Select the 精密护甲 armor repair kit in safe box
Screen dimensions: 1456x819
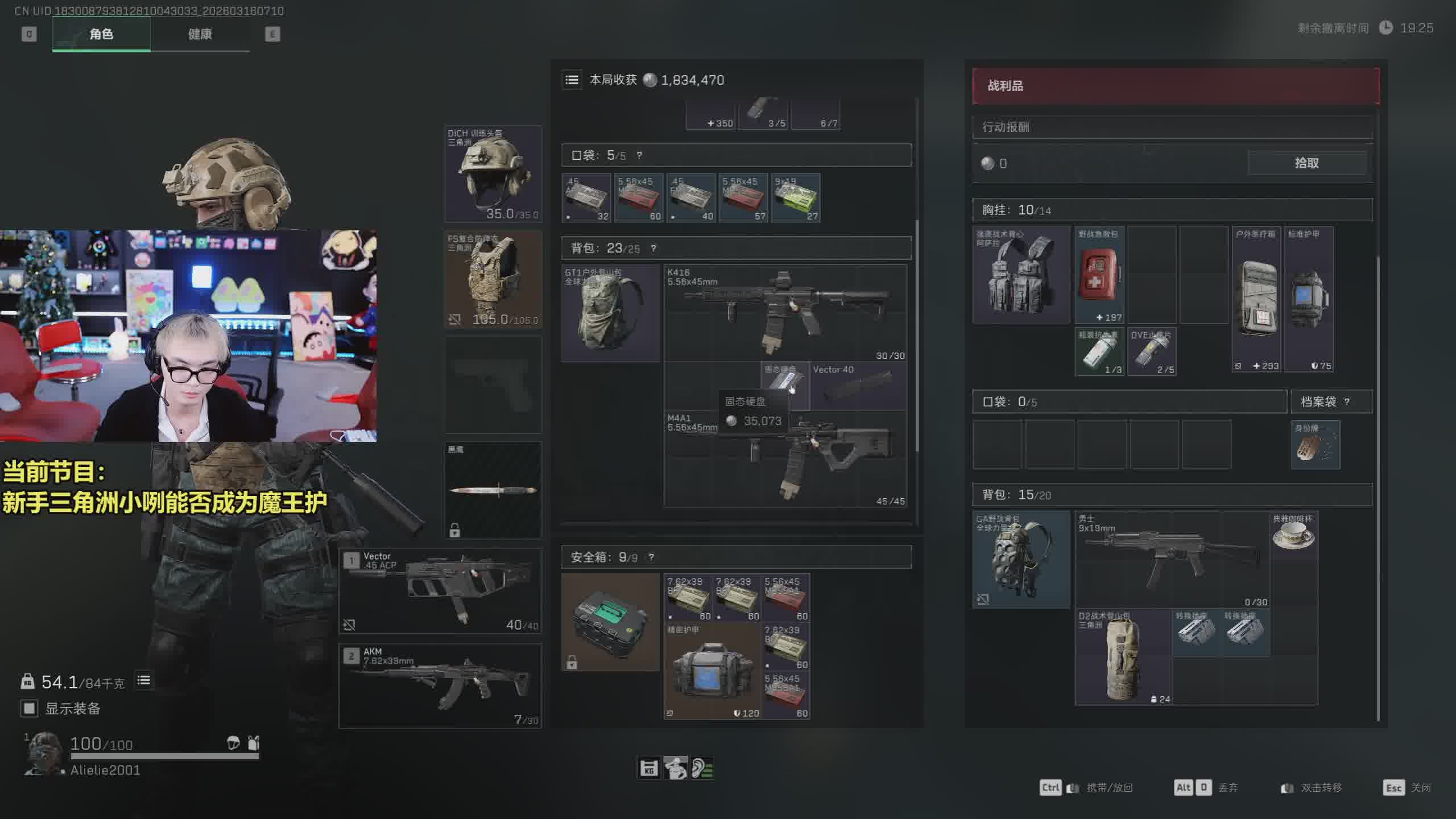[x=712, y=672]
